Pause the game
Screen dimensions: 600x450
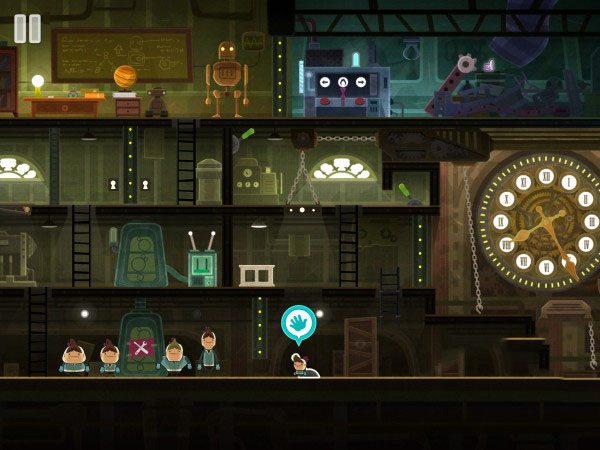[x=28, y=28]
